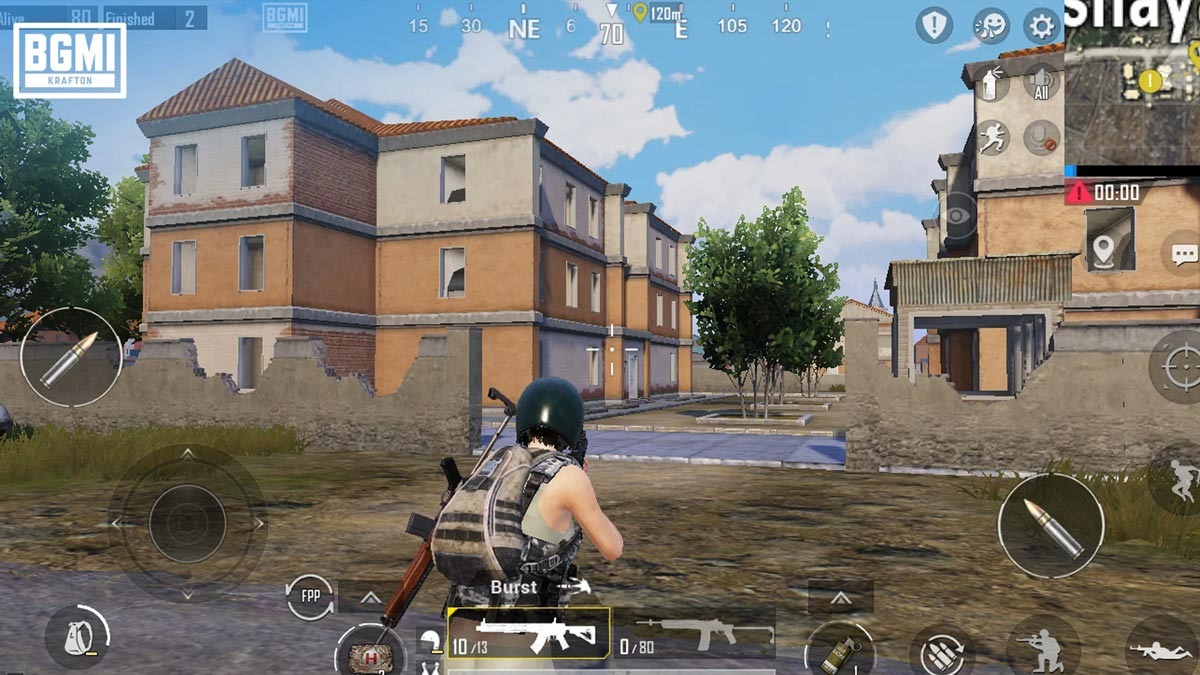Tap the eye free-look button
The width and height of the screenshot is (1200, 675).
coord(959,215)
